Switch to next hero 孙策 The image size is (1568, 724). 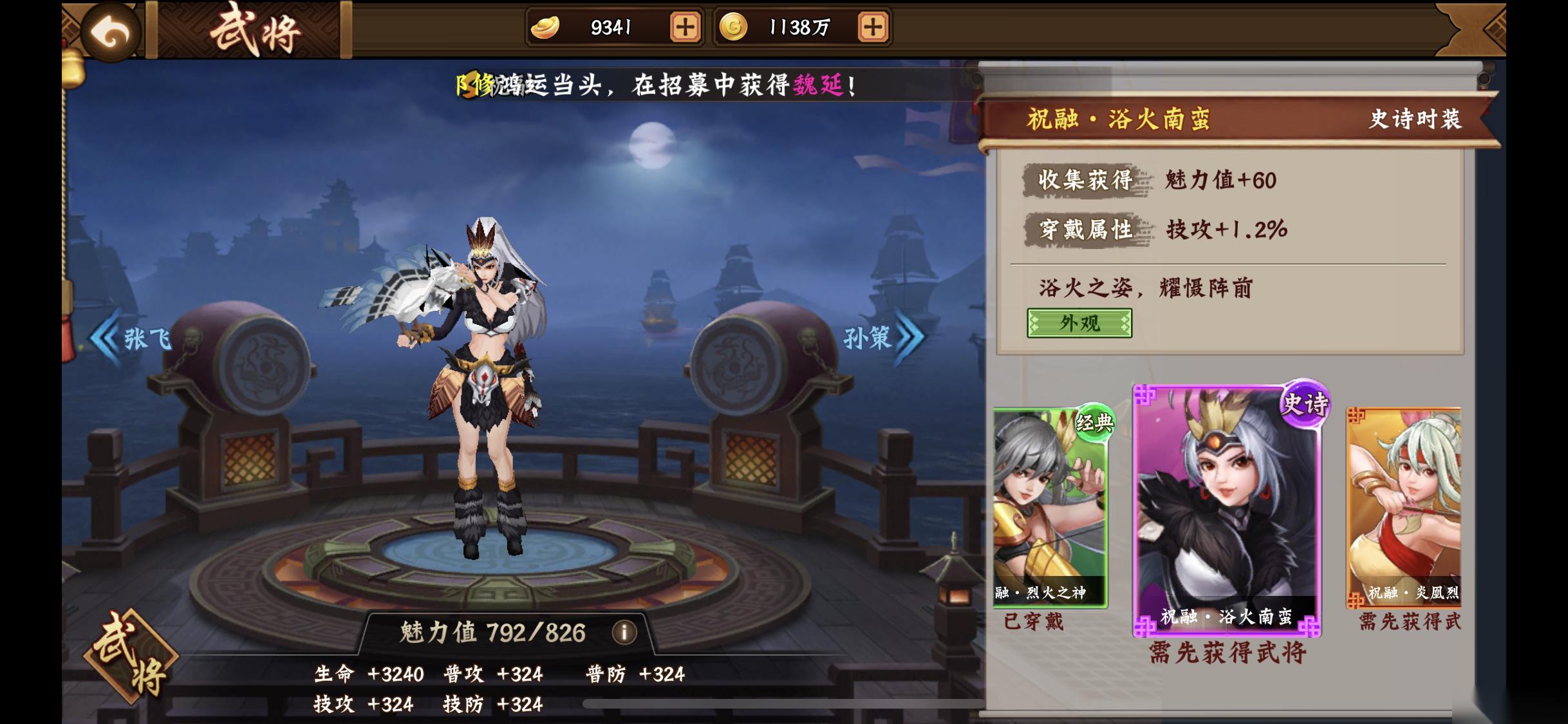tap(883, 337)
